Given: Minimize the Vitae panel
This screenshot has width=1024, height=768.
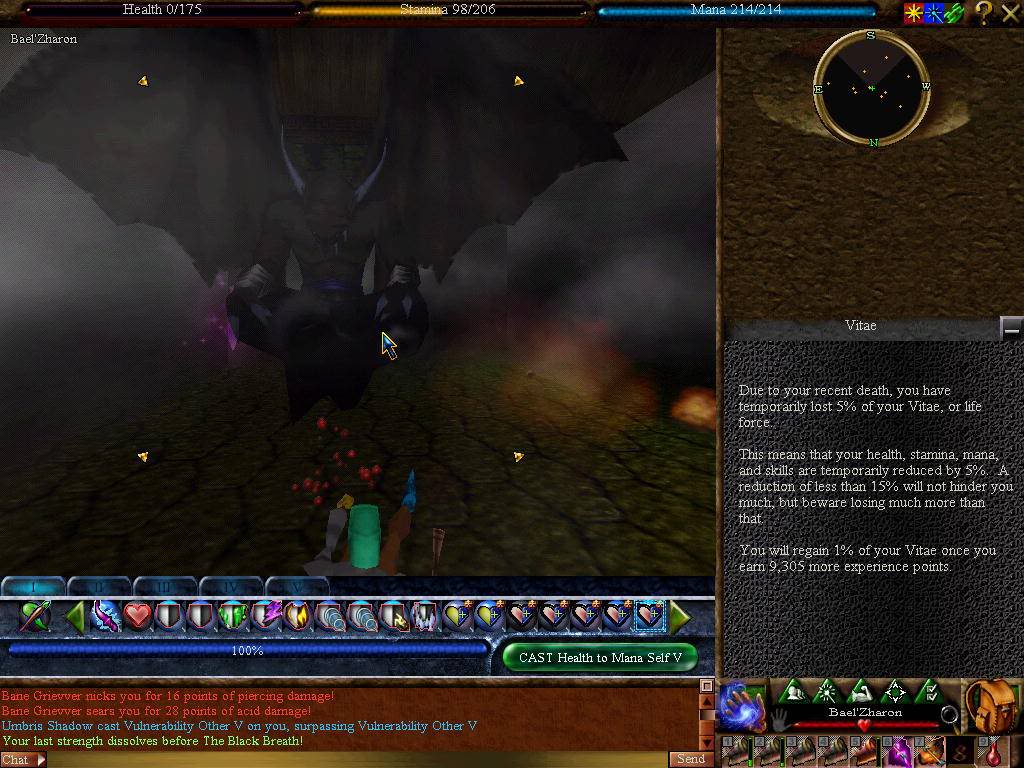Looking at the screenshot, I should [x=1011, y=327].
